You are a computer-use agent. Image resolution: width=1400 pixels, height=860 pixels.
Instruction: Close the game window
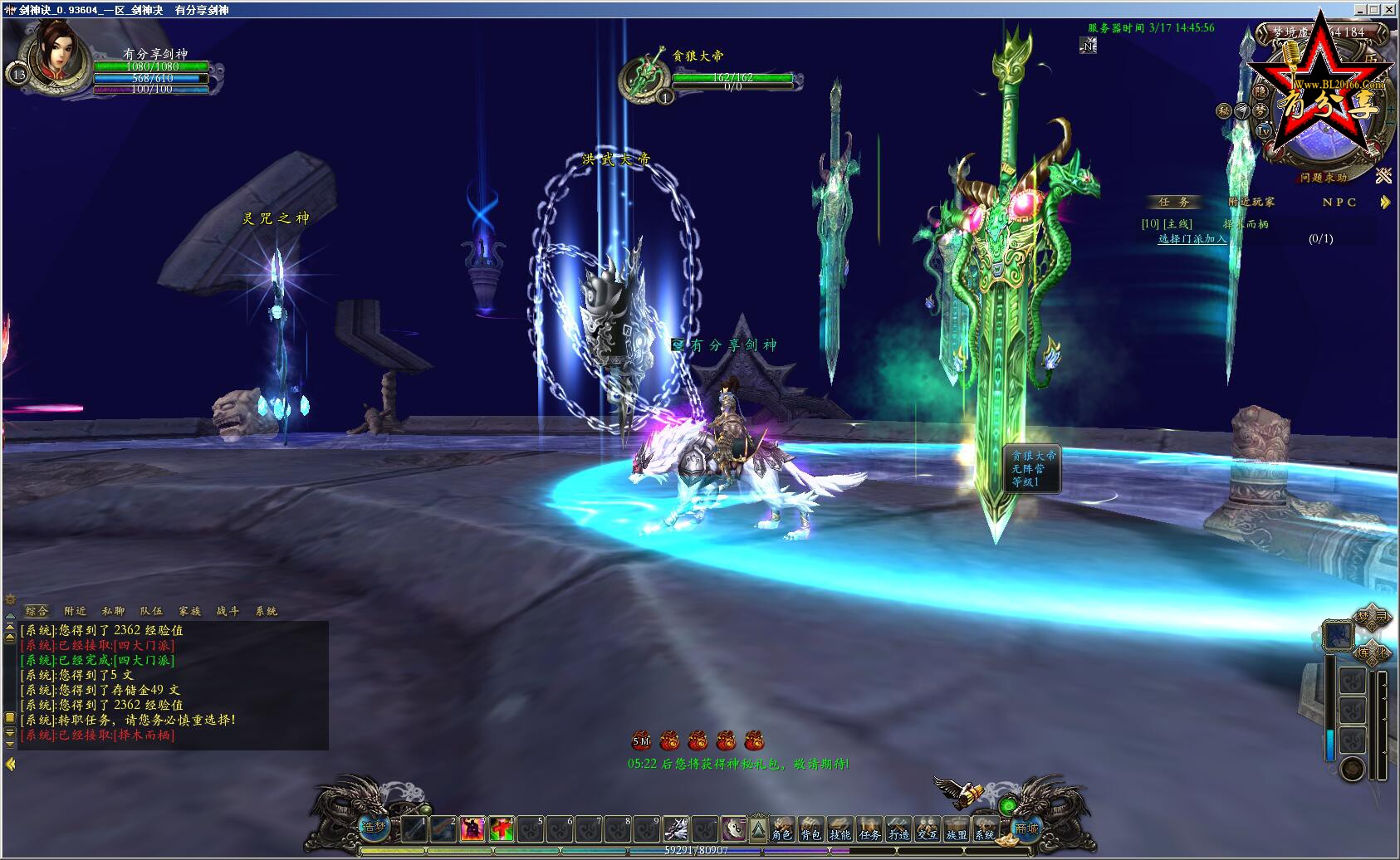click(1389, 9)
